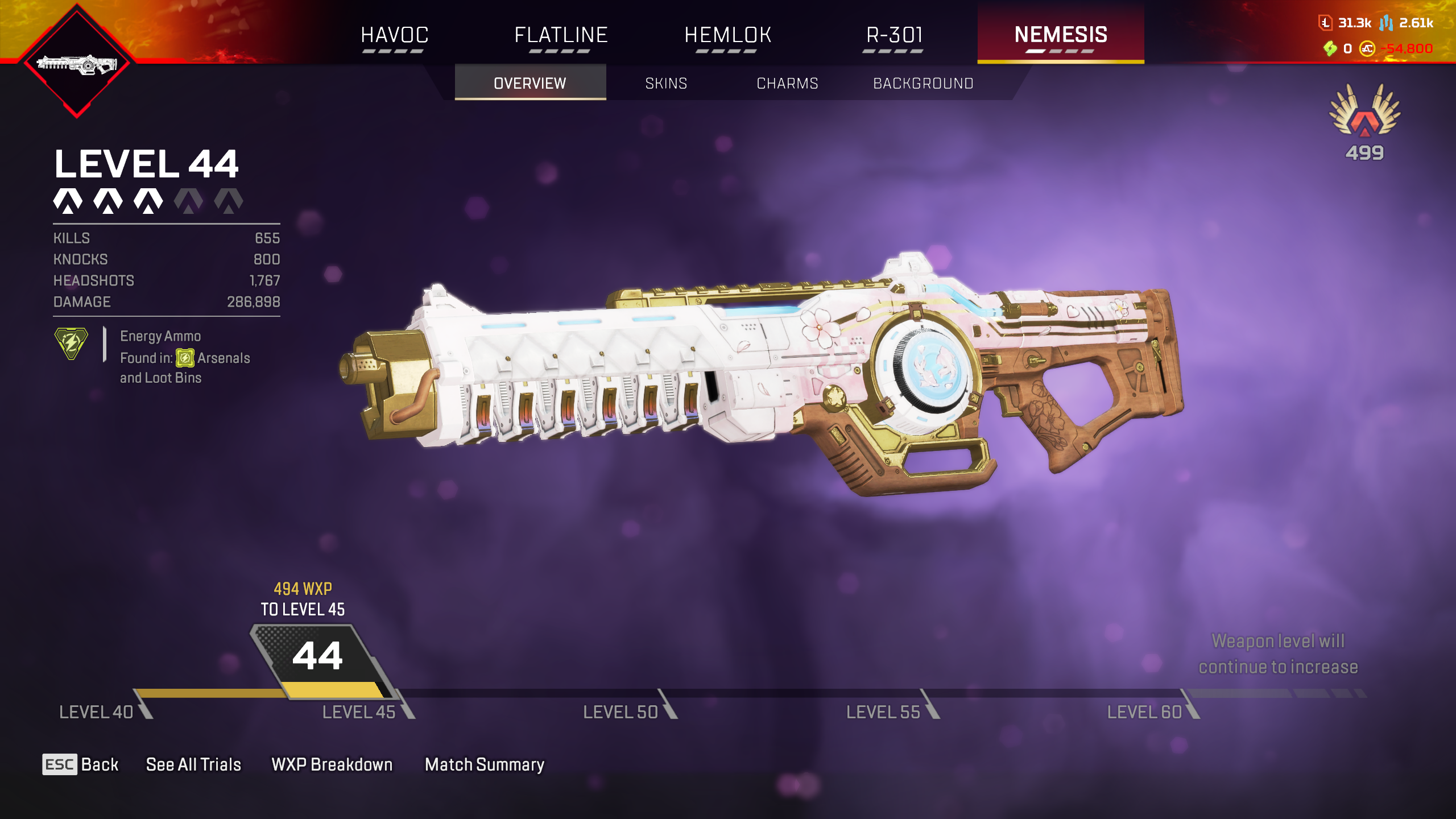Select the level 44 progress badge
This screenshot has width=1456, height=819.
[x=318, y=657]
